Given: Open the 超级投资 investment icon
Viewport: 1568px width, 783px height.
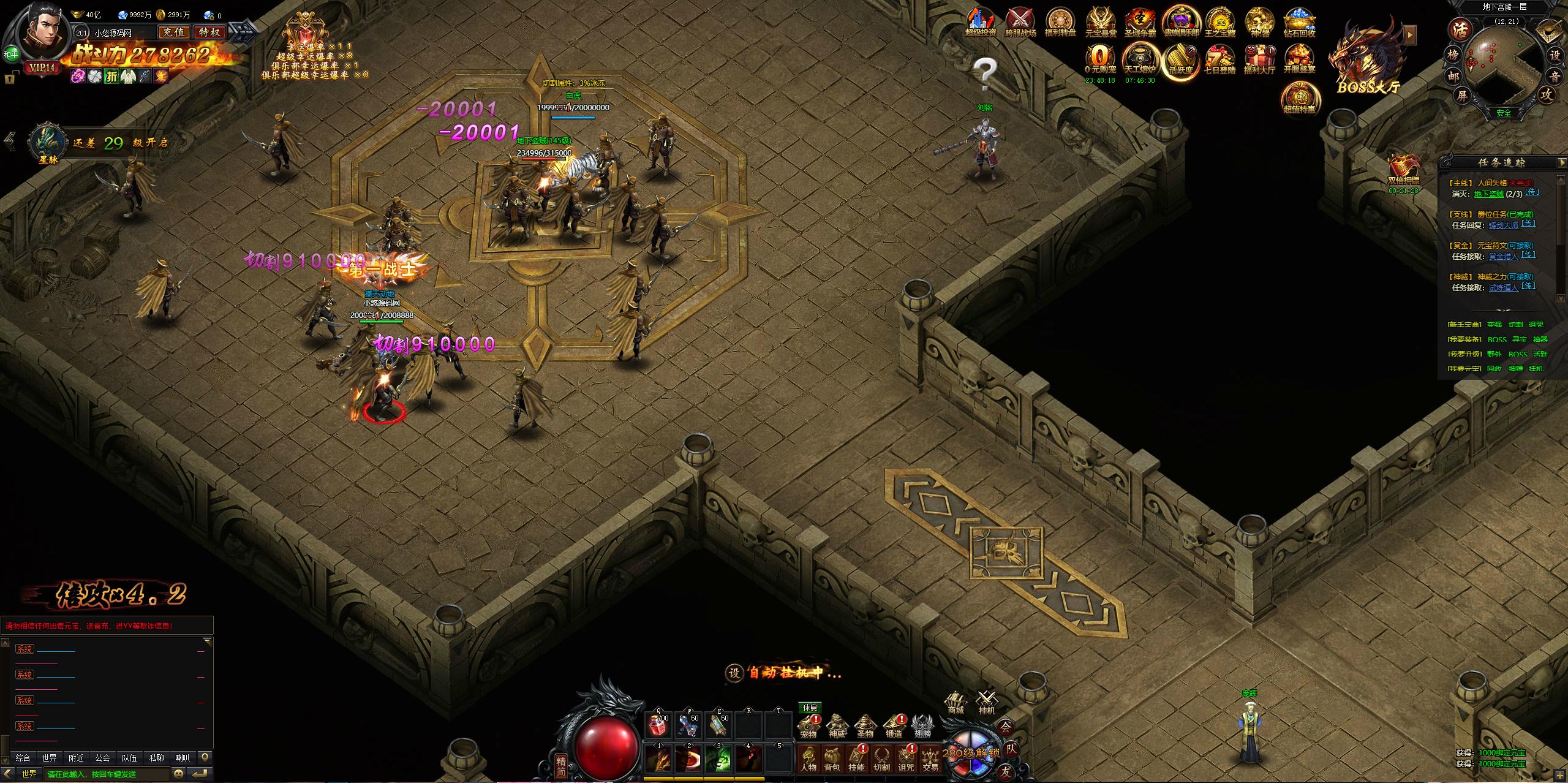Looking at the screenshot, I should [x=981, y=21].
